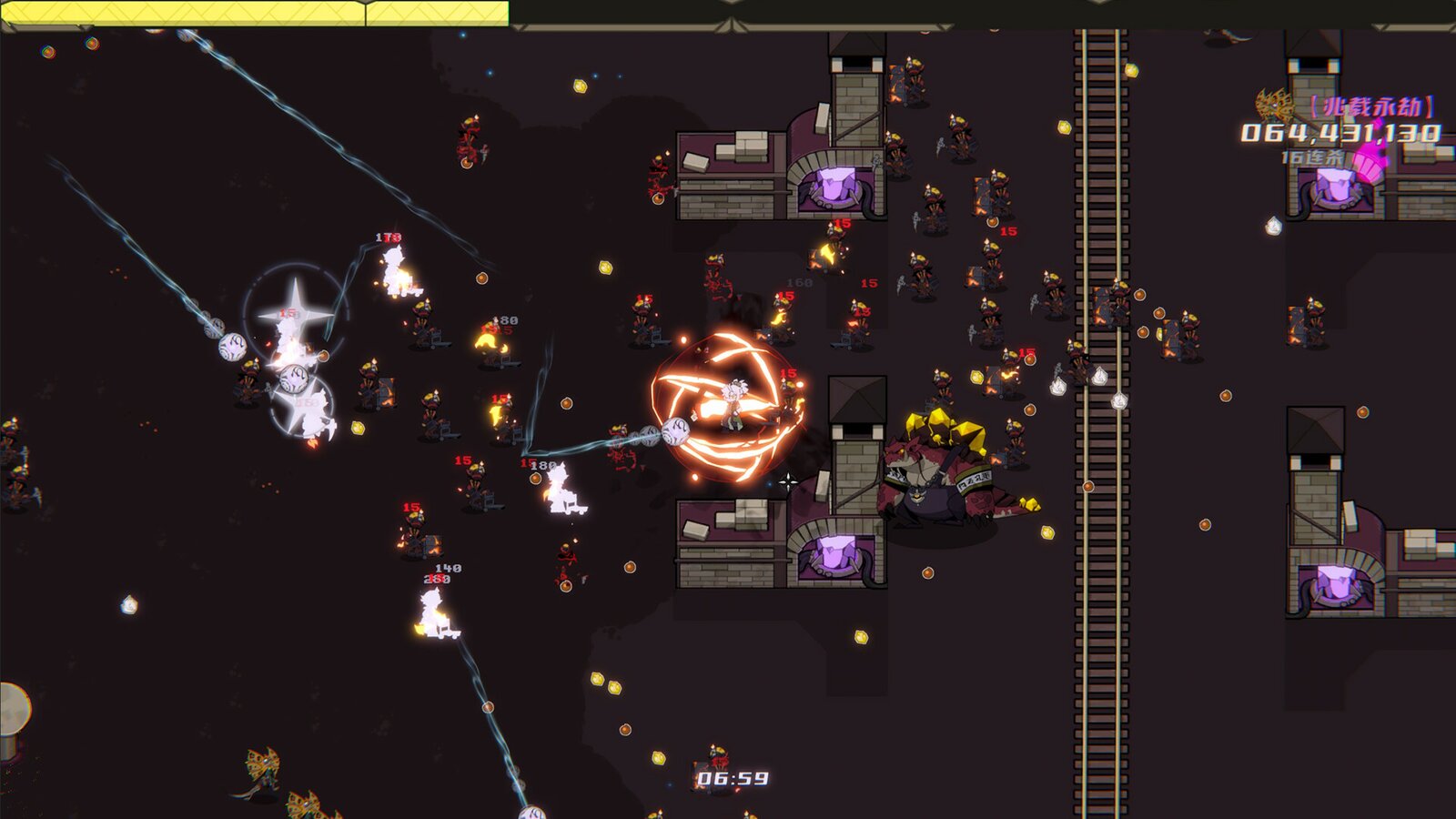Image resolution: width=1456 pixels, height=819 pixels.
Task: Click a glowing yellow pickup gem near the timer
Action: 658,758
